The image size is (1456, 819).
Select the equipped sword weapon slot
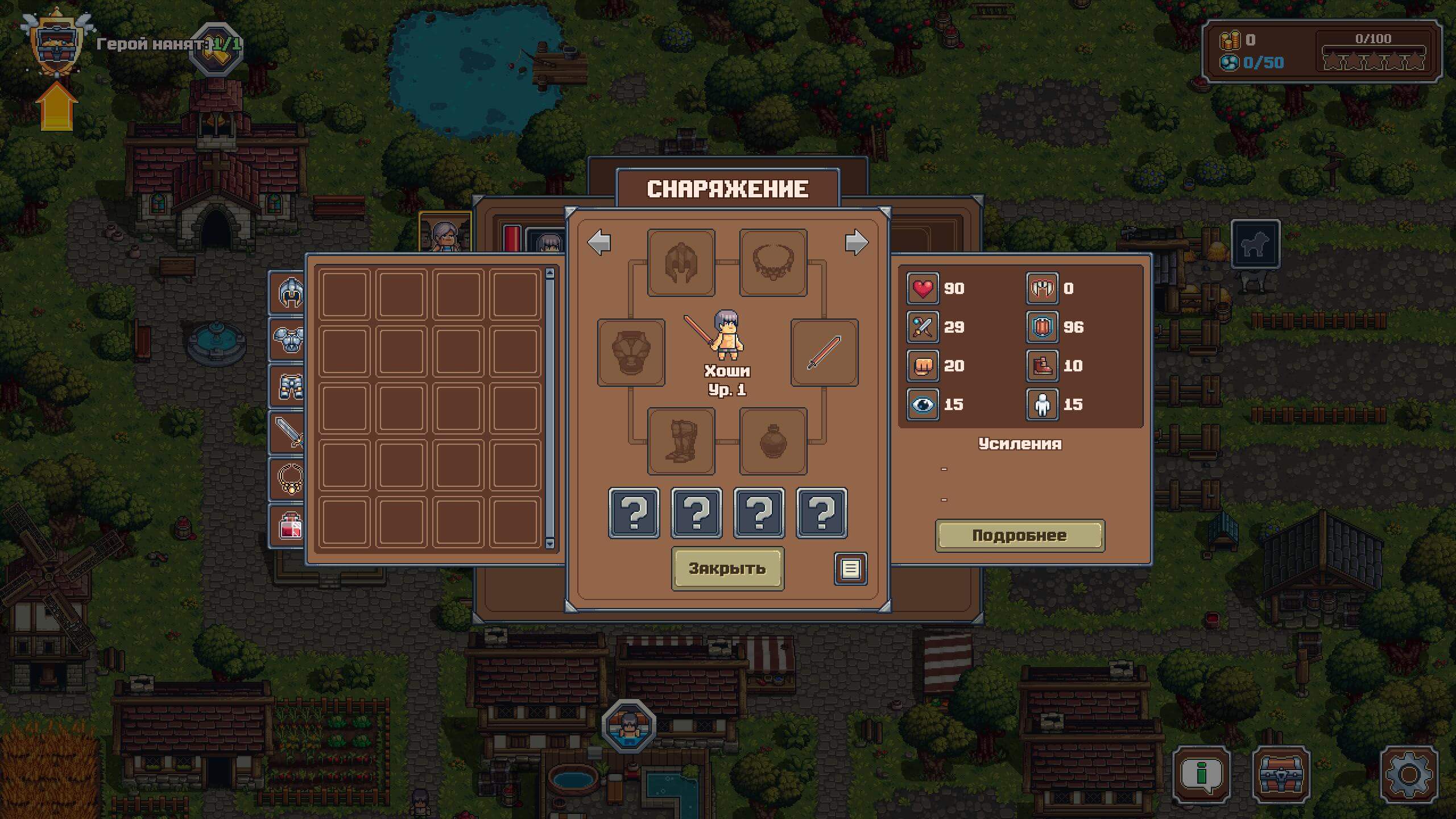[x=824, y=353]
